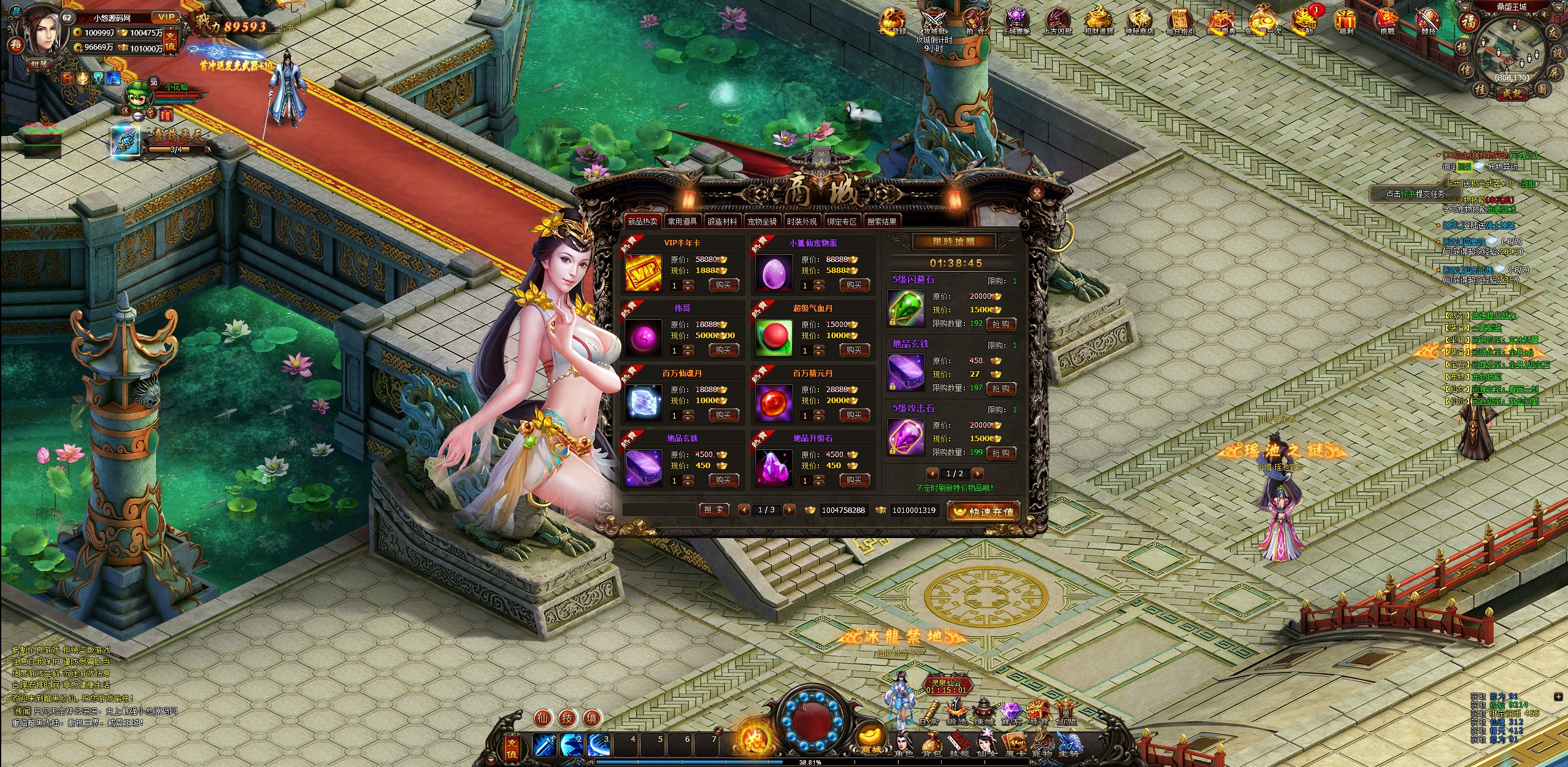Grab the limited-time 5级闪避石 deal
This screenshot has height=767, width=1568.
(x=1001, y=324)
